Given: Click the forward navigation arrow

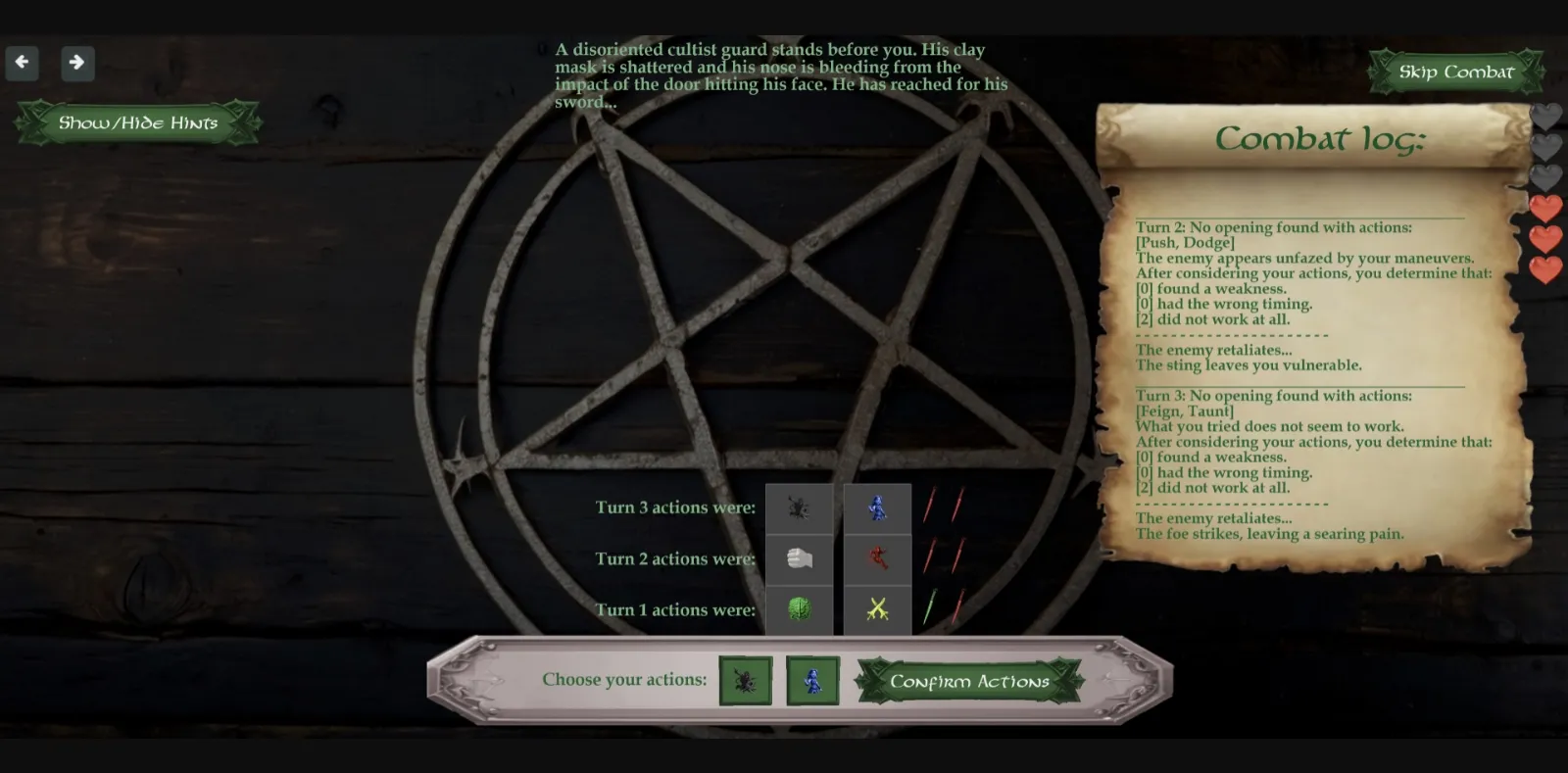Looking at the screenshot, I should click(77, 63).
